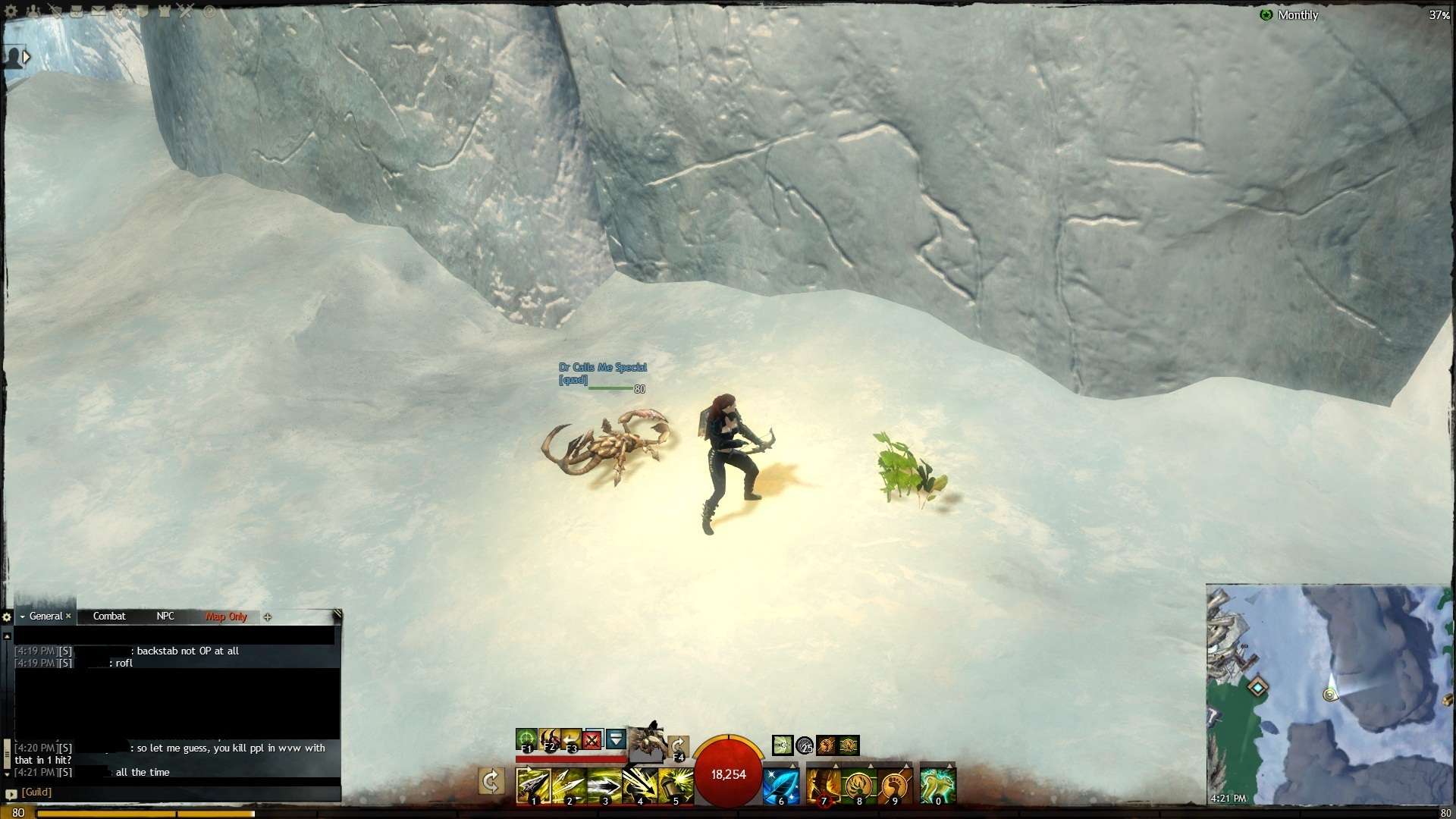Select the Map Only chat tab

(226, 617)
